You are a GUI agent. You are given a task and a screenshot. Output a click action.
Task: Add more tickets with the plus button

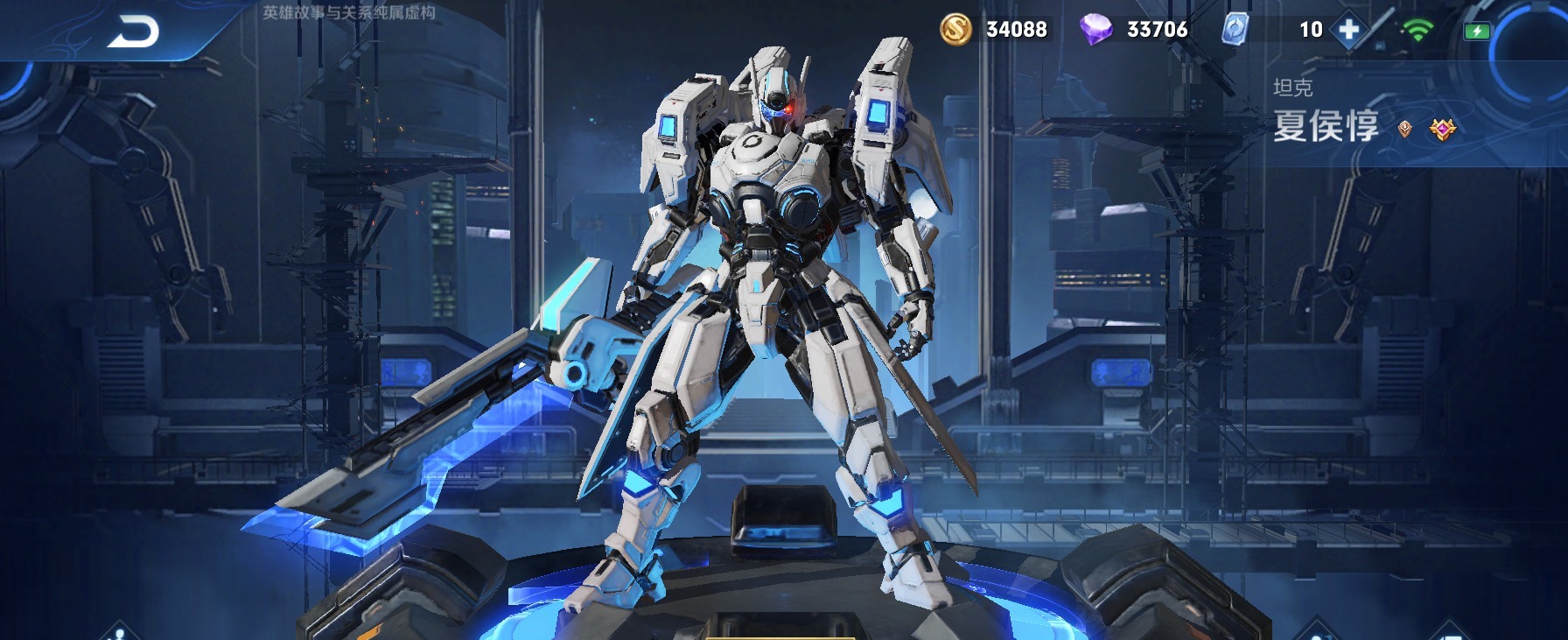pyautogui.click(x=1348, y=30)
